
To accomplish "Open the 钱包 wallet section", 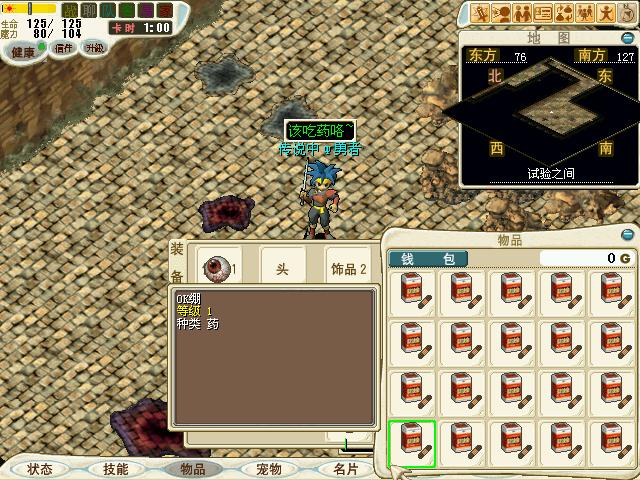I will (427, 259).
